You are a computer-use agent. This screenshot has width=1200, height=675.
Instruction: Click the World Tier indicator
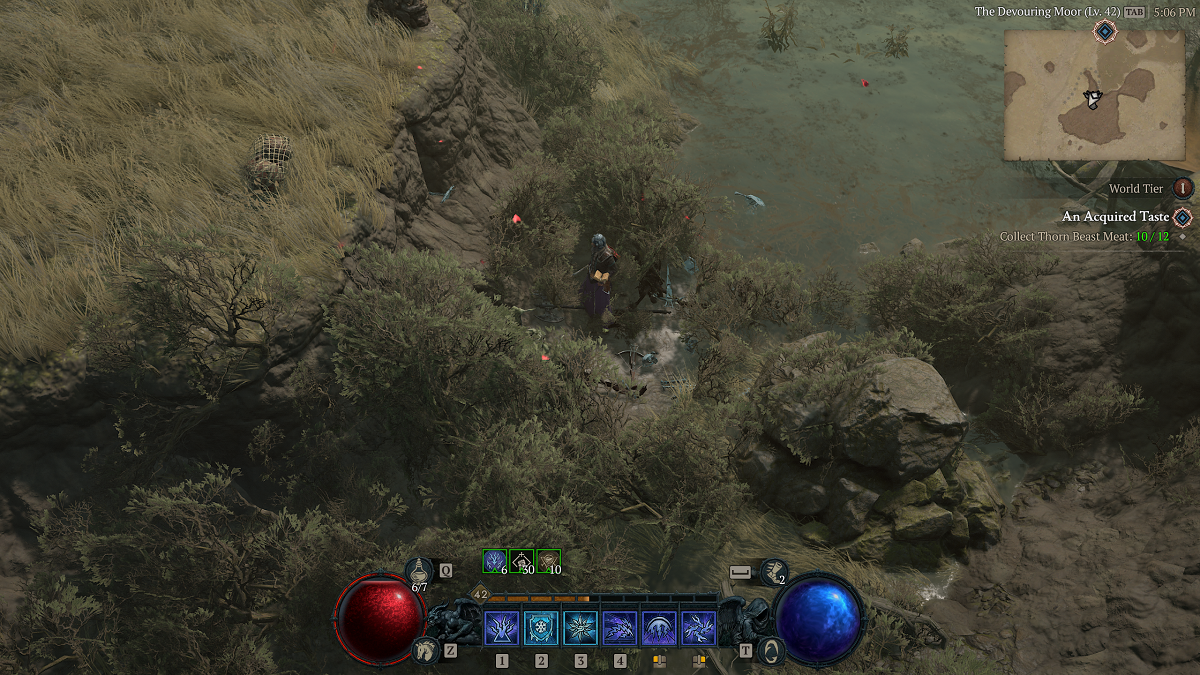(1183, 188)
